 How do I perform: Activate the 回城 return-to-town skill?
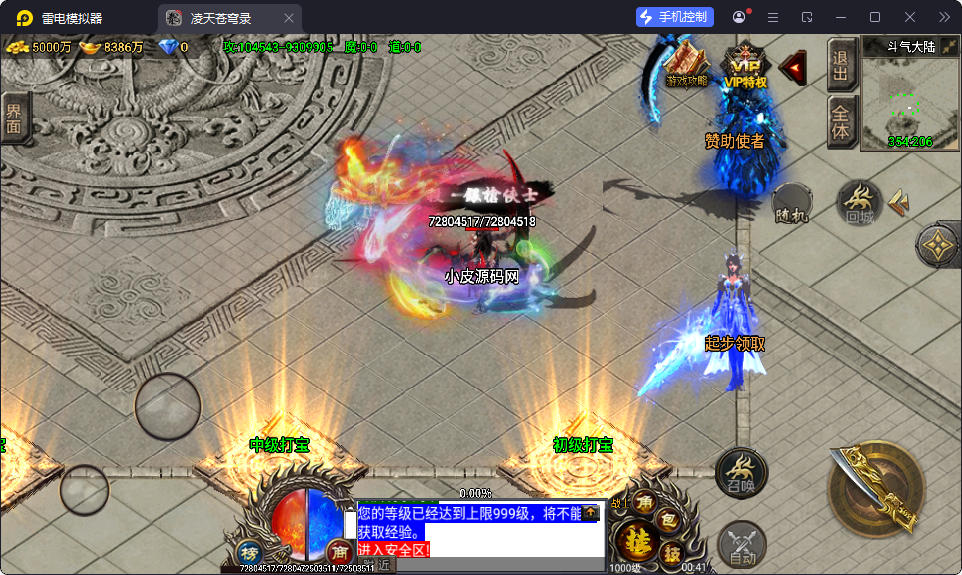[860, 203]
